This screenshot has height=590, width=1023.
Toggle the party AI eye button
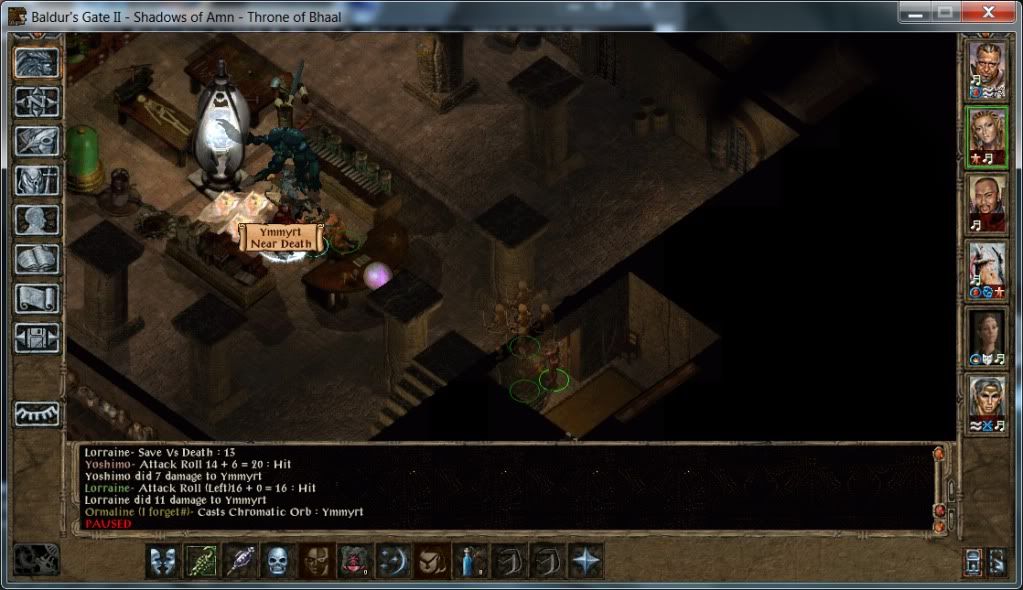click(37, 413)
